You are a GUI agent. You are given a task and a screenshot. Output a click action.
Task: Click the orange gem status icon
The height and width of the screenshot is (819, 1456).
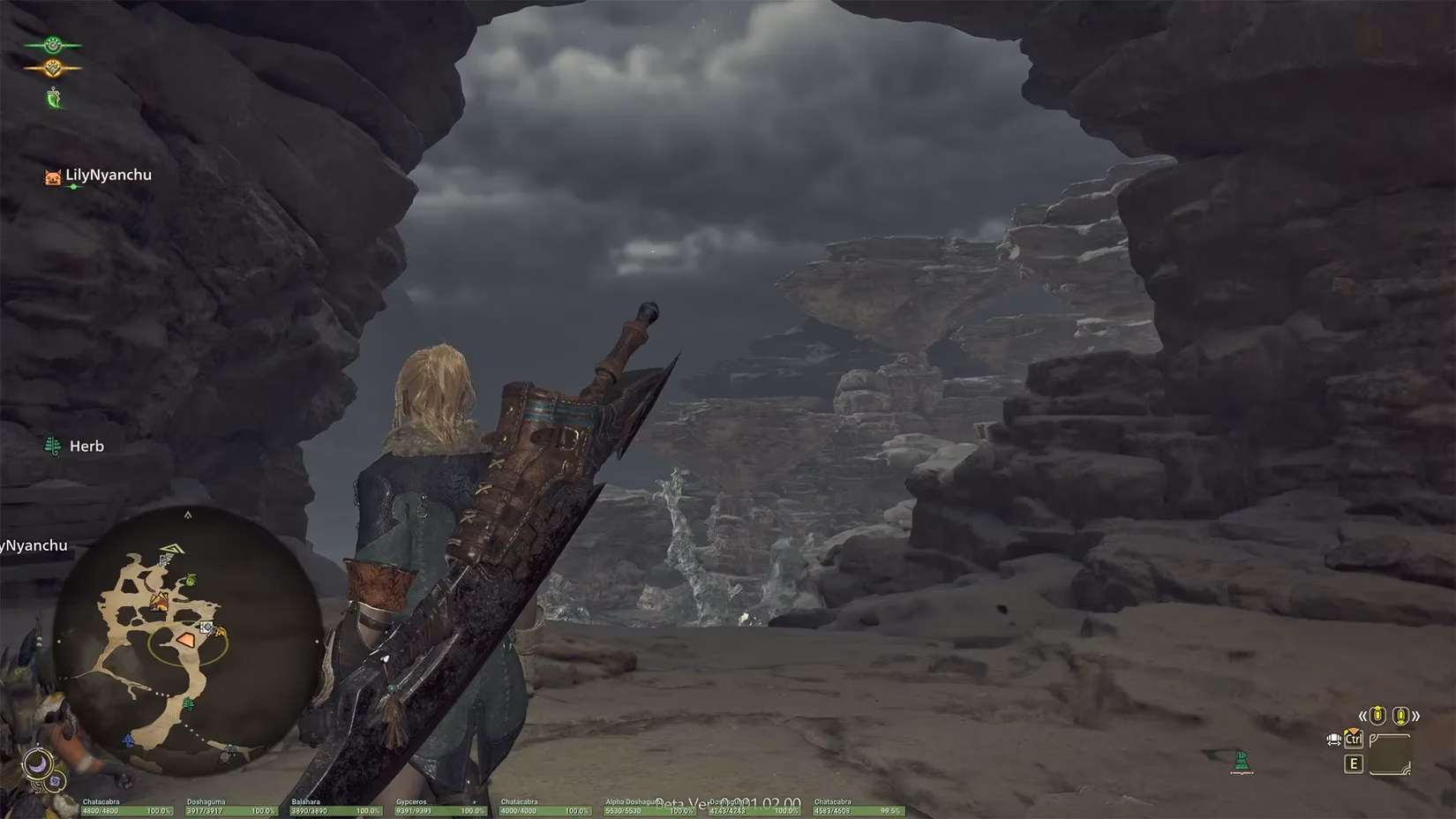pyautogui.click(x=52, y=68)
